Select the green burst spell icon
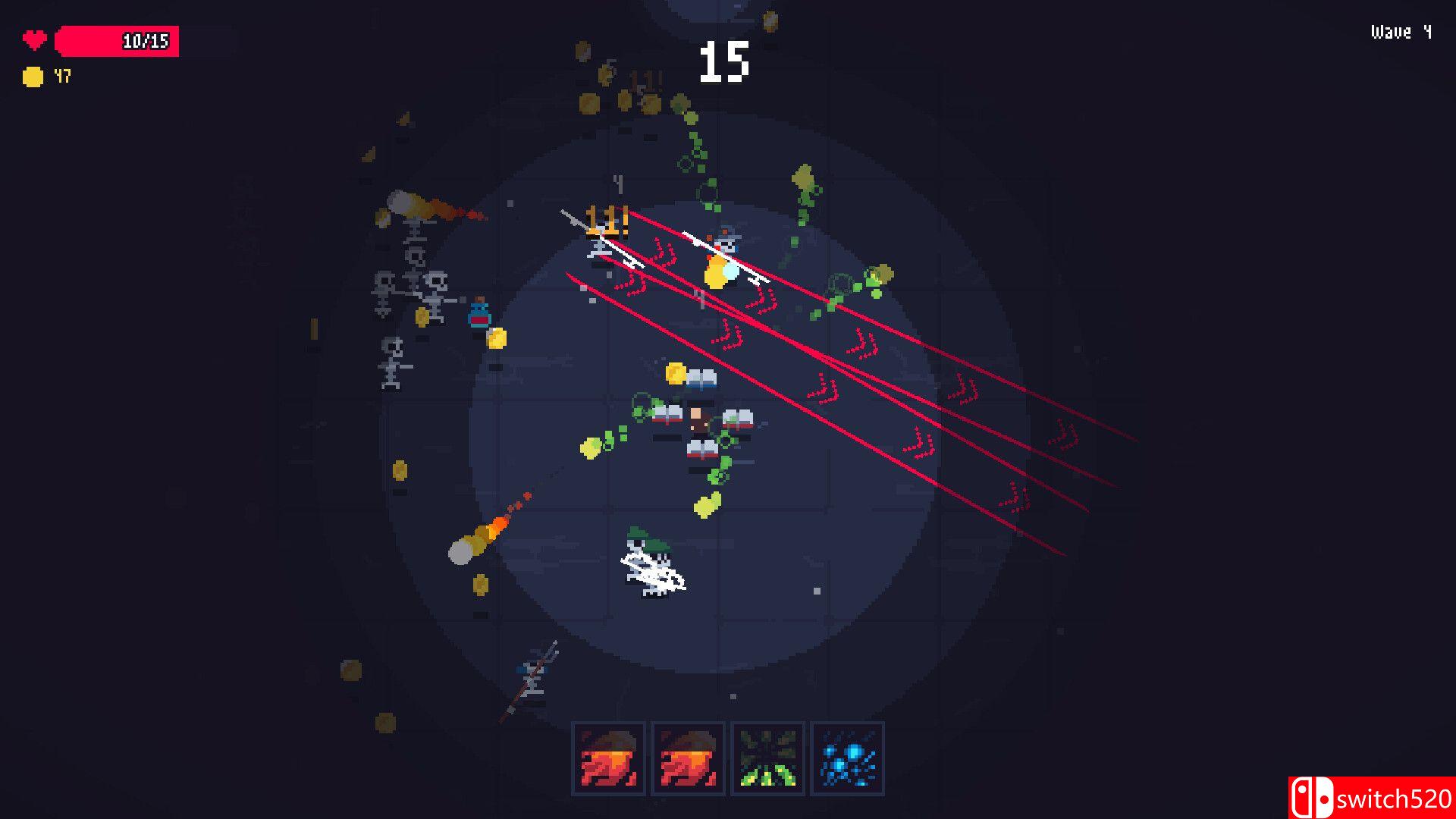The height and width of the screenshot is (819, 1456). click(x=767, y=758)
